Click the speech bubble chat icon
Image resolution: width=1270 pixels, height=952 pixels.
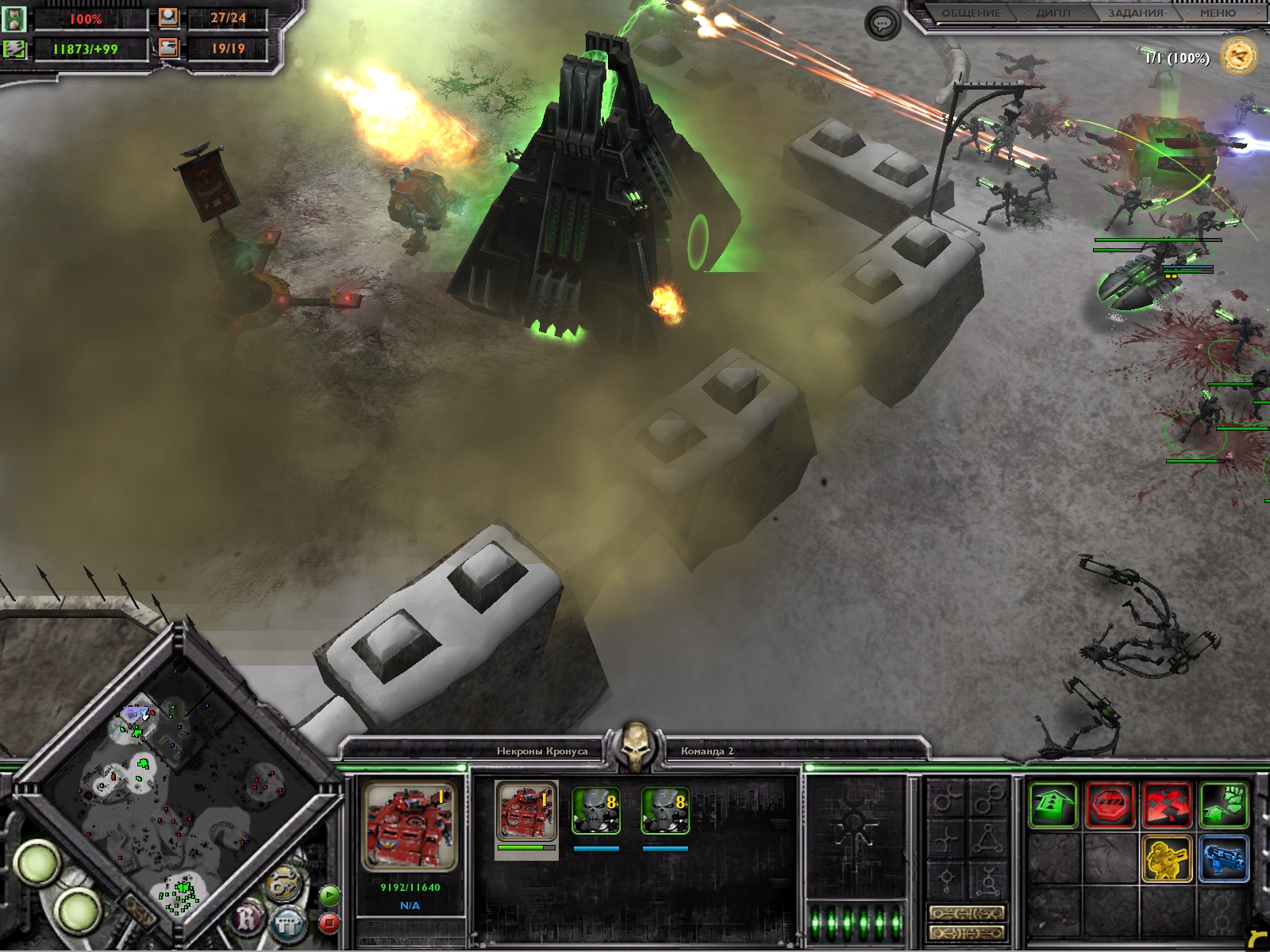pyautogui.click(x=883, y=24)
